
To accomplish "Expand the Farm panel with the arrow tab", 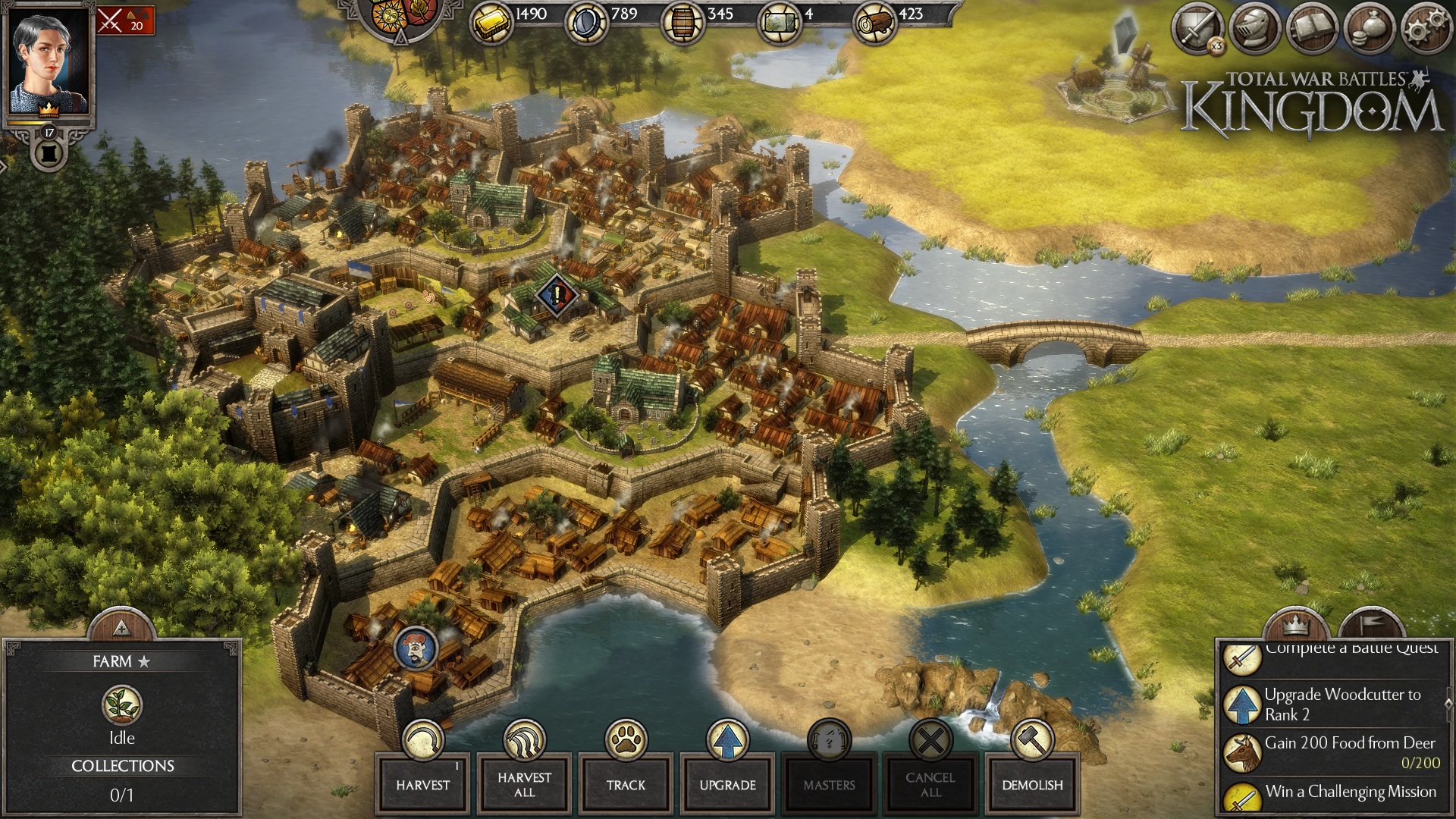I will point(121,628).
